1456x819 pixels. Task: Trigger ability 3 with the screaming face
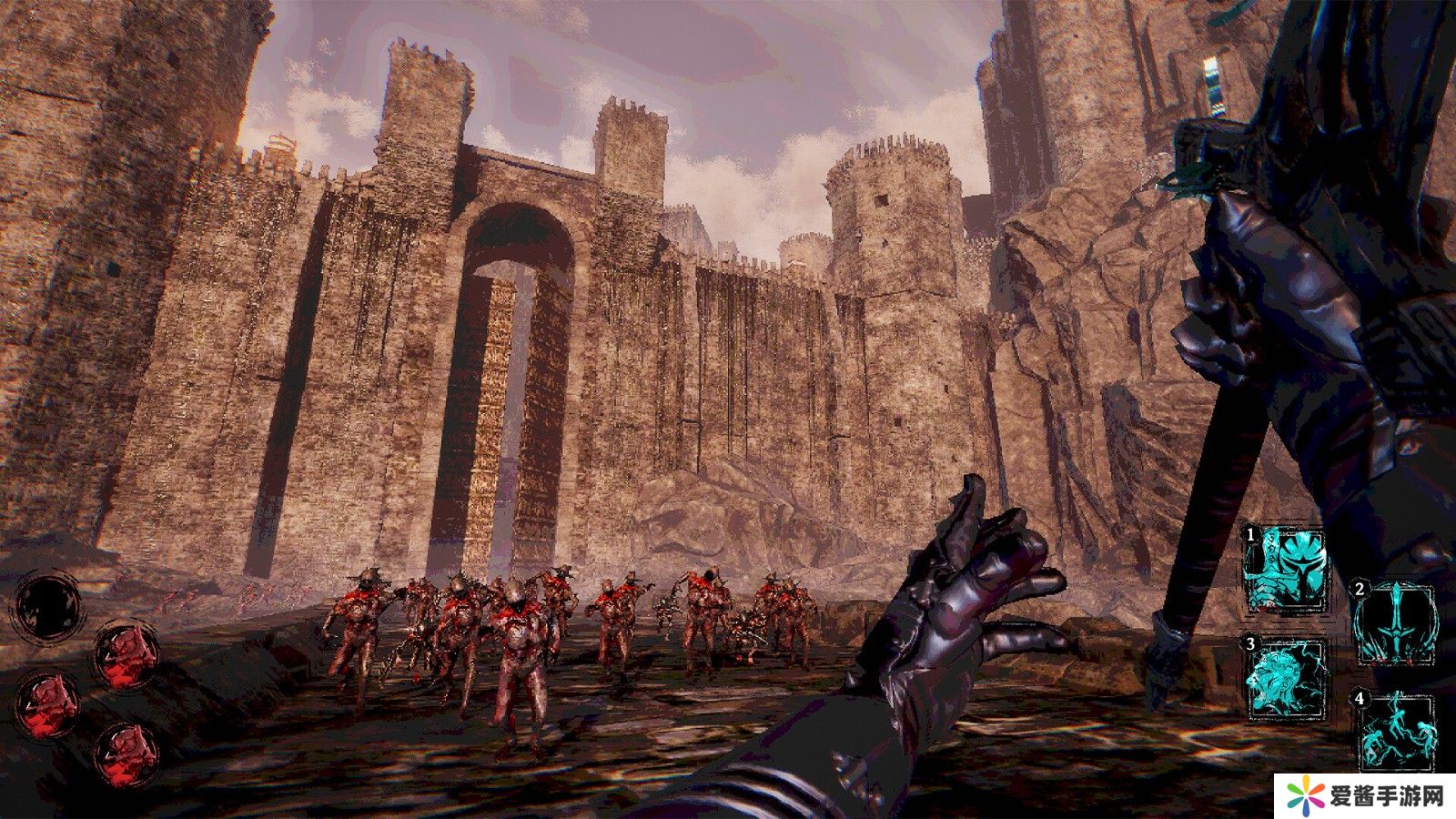1286,677
